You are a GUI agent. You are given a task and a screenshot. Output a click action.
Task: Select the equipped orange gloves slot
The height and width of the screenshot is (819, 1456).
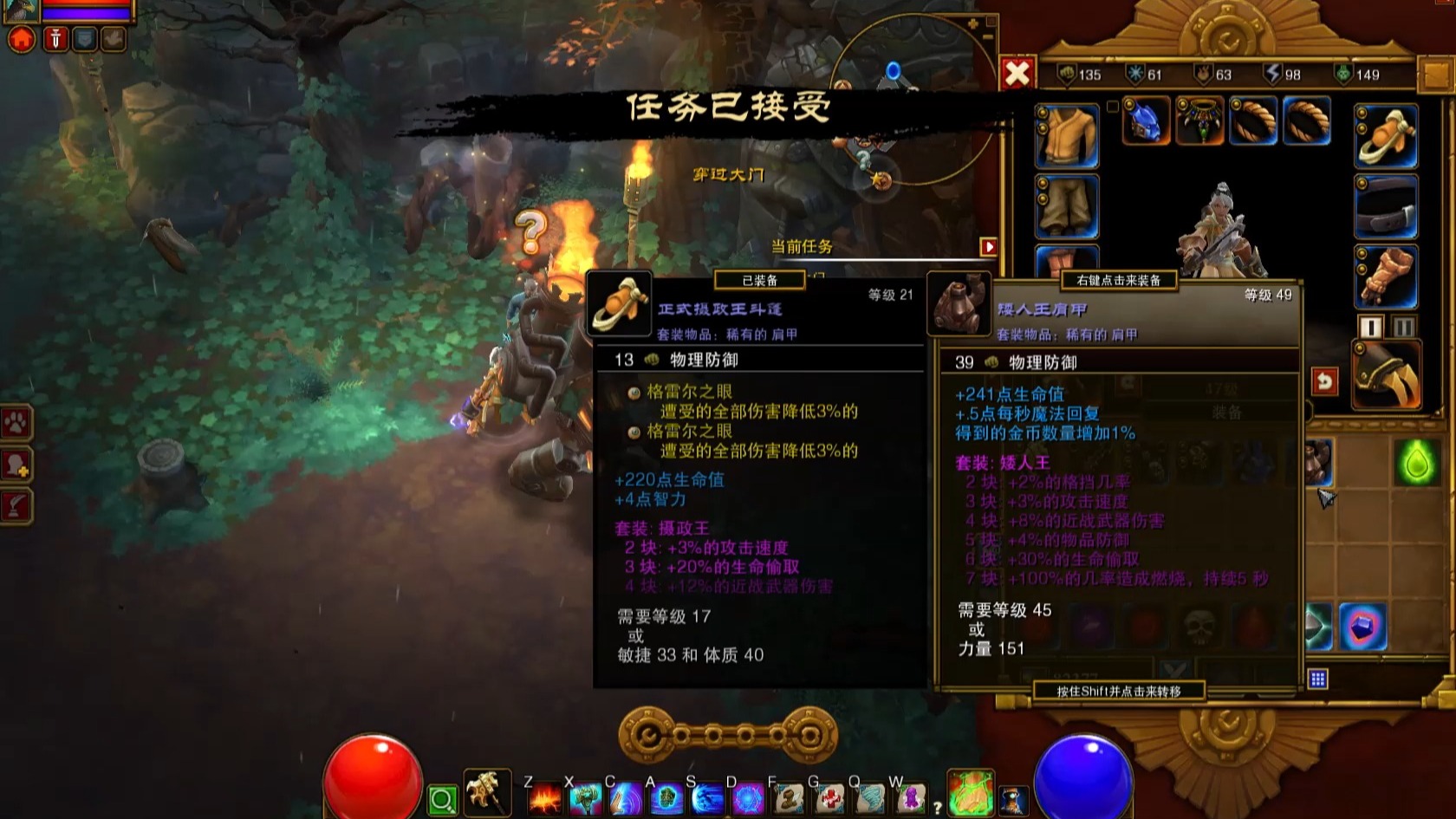click(x=1386, y=277)
